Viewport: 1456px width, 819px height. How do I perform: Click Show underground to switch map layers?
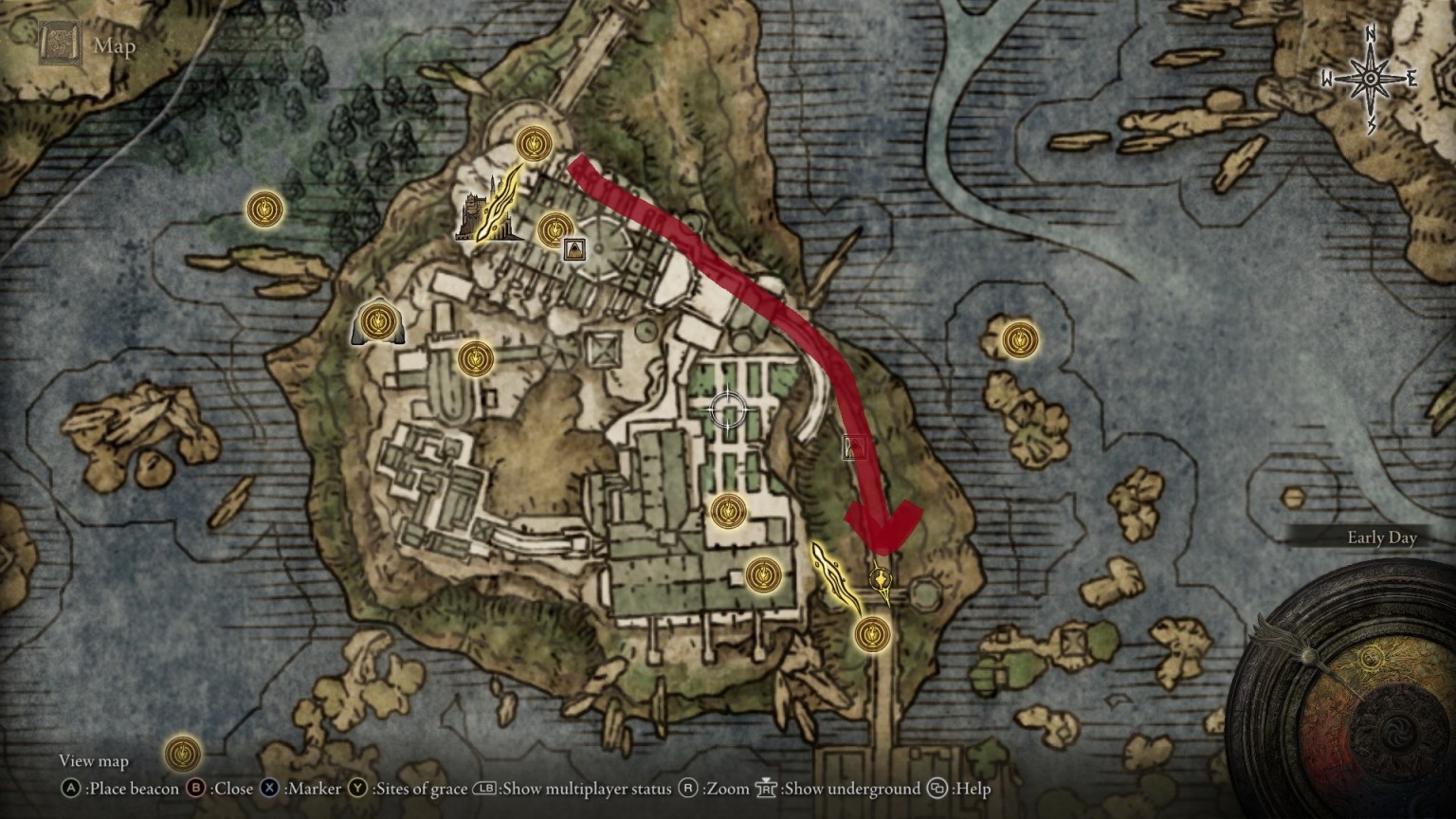pyautogui.click(x=853, y=789)
